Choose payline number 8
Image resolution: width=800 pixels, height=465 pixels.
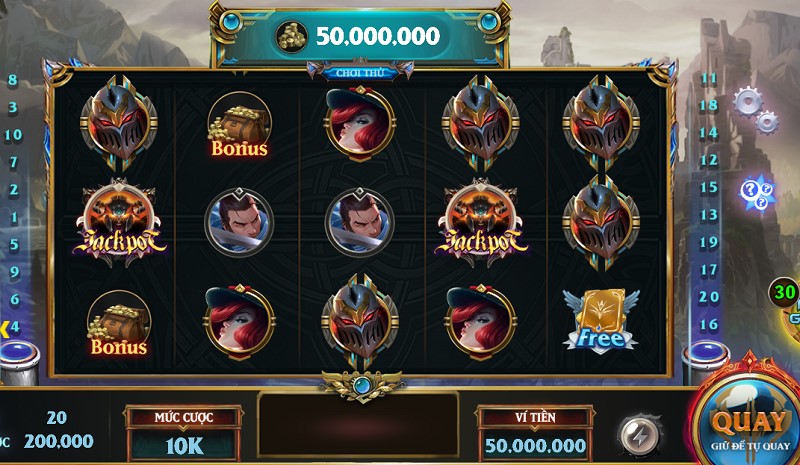(13, 80)
